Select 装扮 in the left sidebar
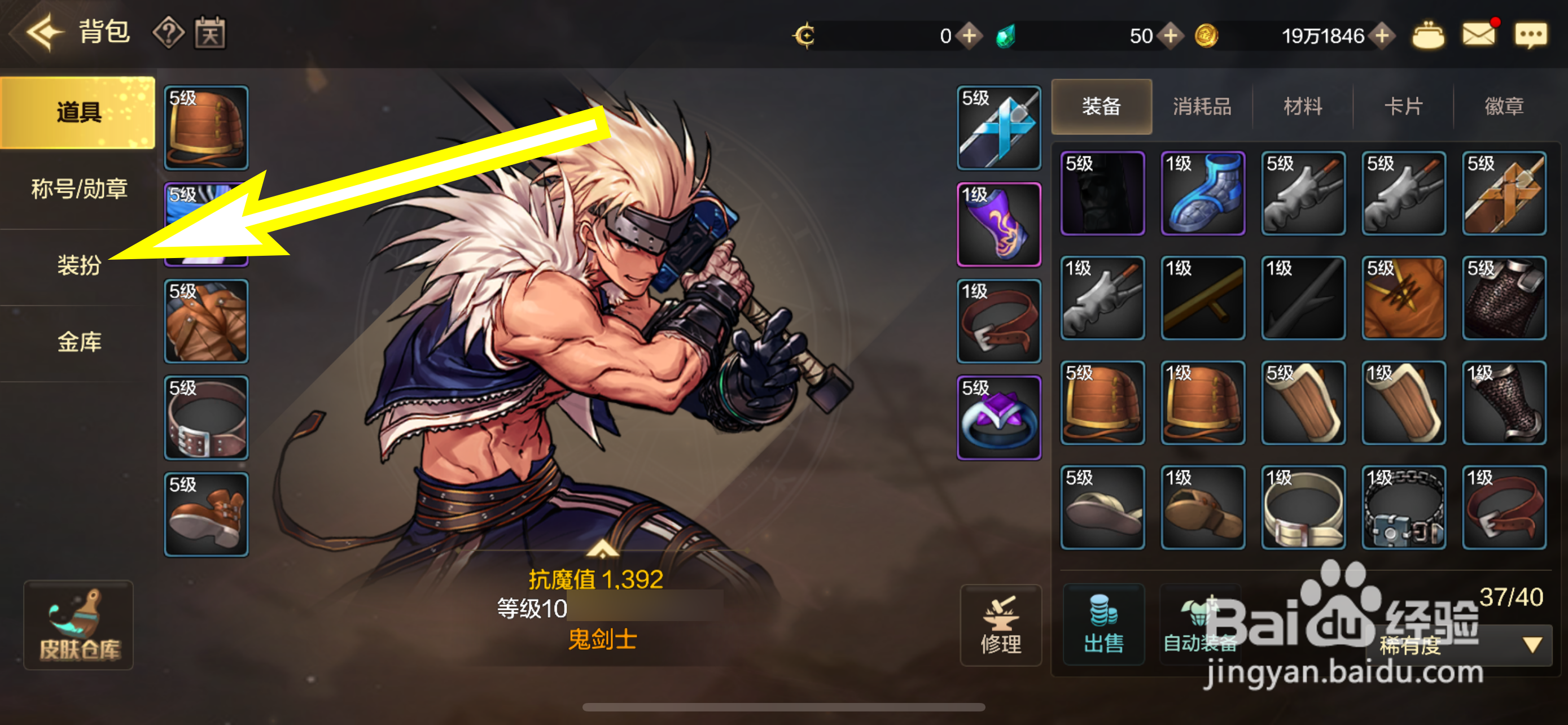 pyautogui.click(x=78, y=266)
